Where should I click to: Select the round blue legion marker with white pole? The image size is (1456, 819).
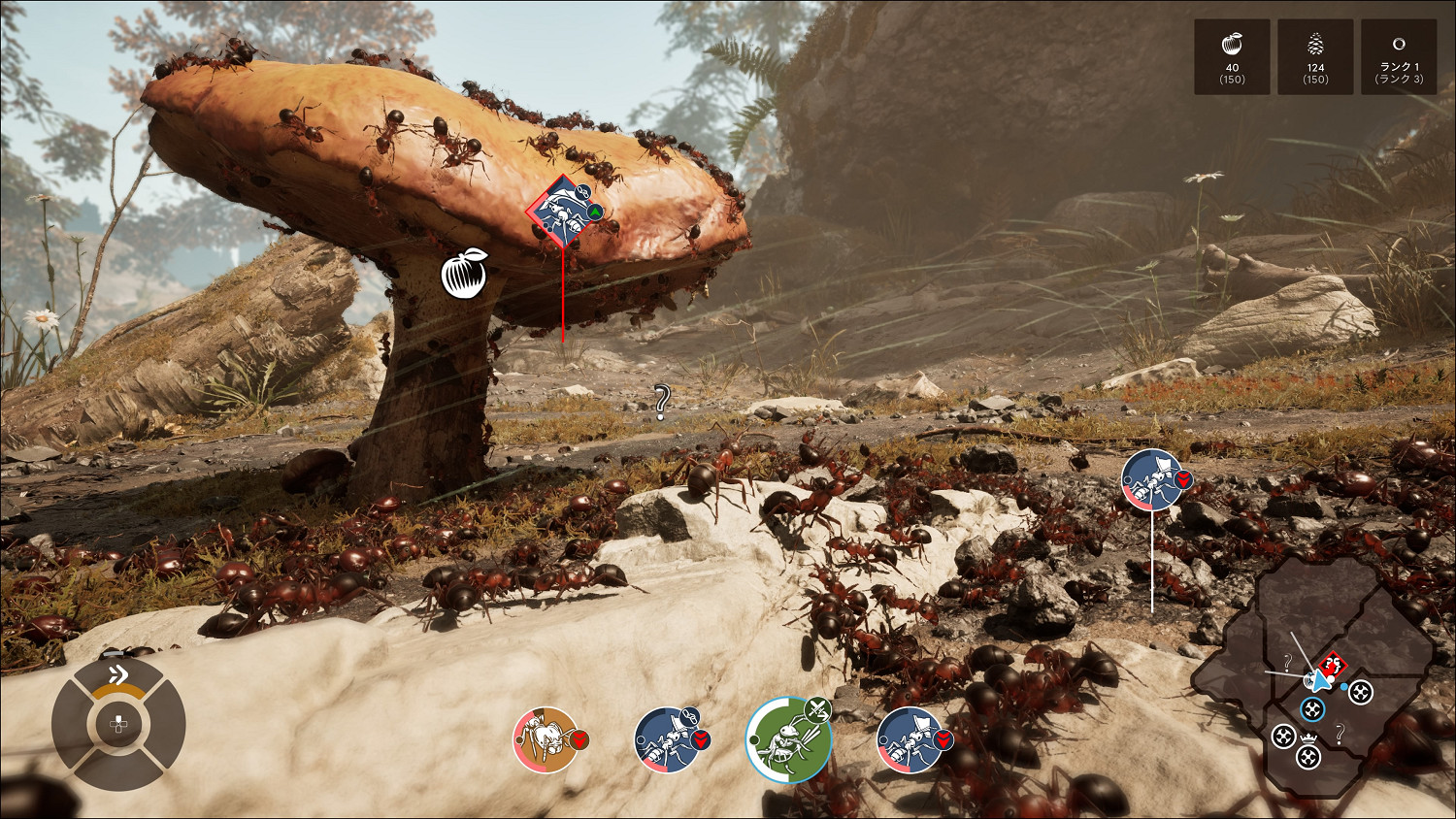(1152, 479)
